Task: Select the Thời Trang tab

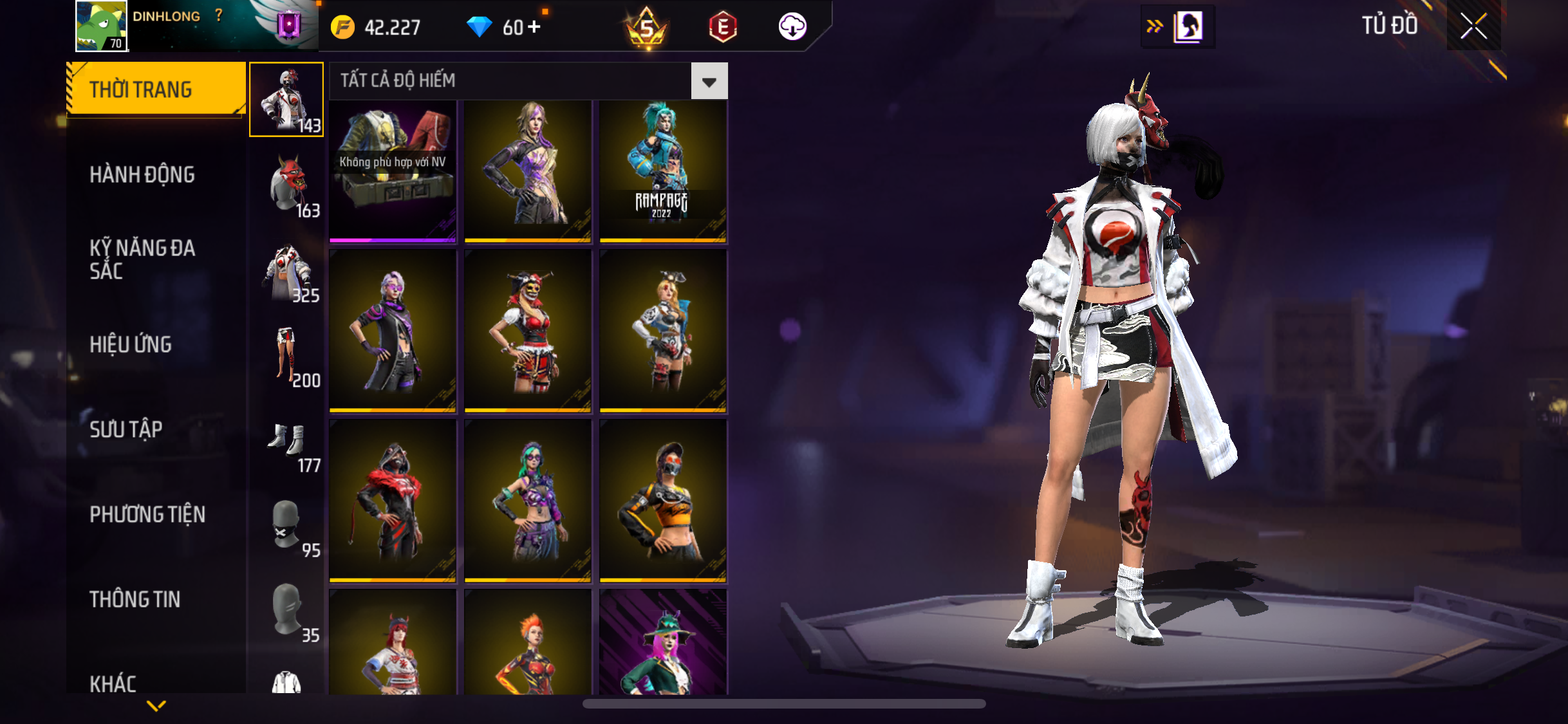Action: (141, 89)
